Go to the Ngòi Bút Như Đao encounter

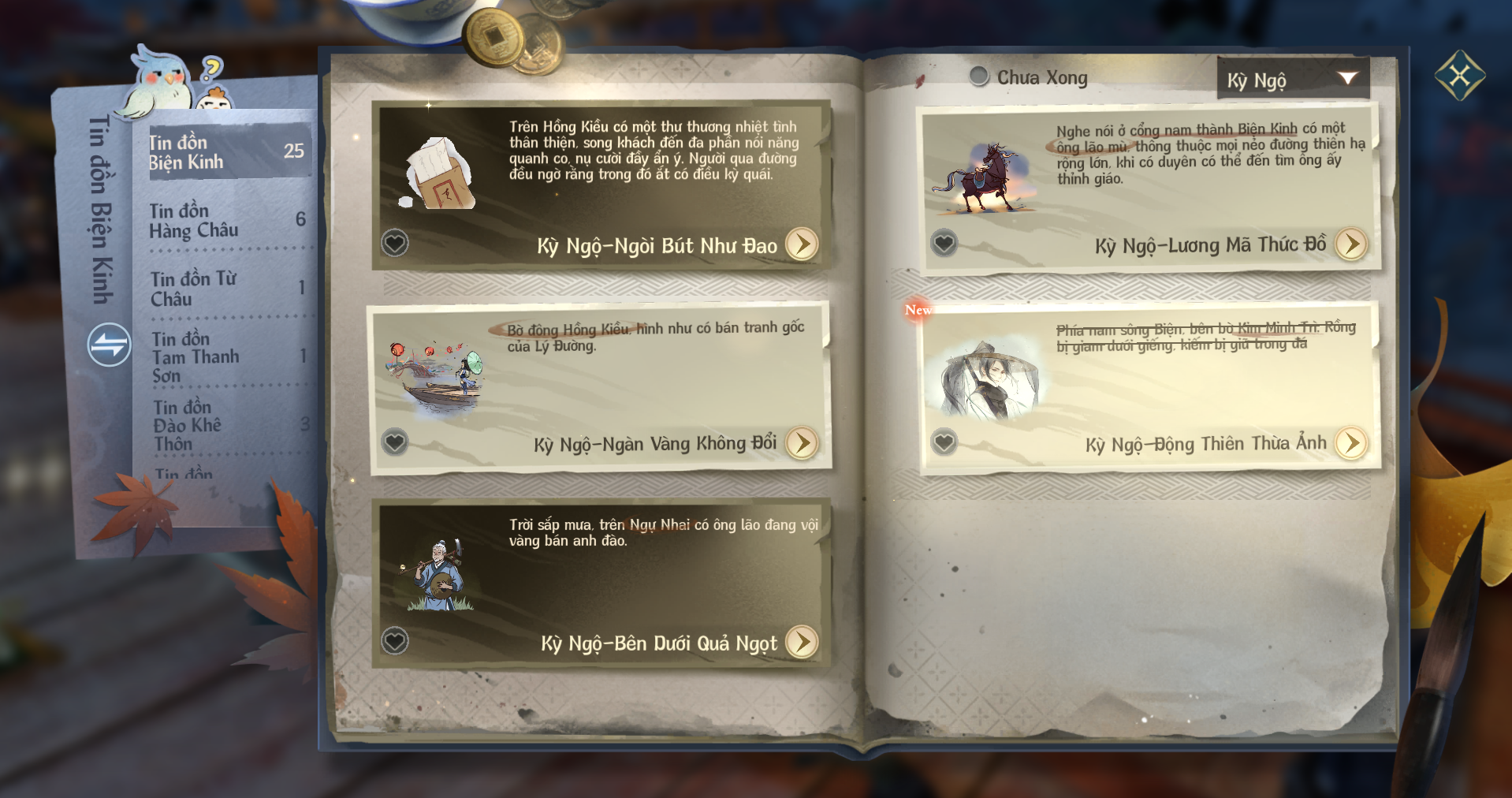point(802,244)
